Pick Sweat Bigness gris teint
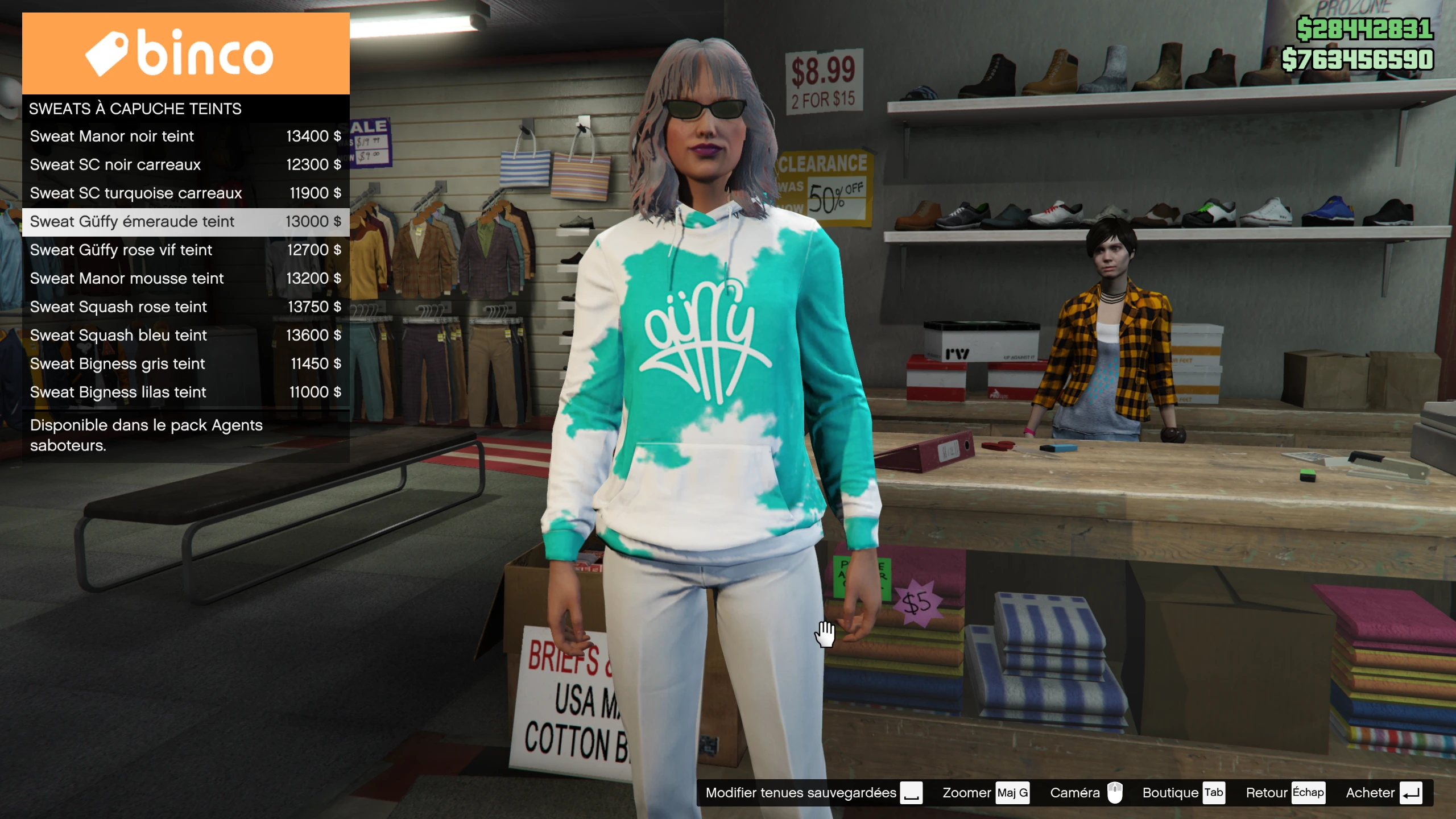The image size is (1456, 819). tap(185, 364)
